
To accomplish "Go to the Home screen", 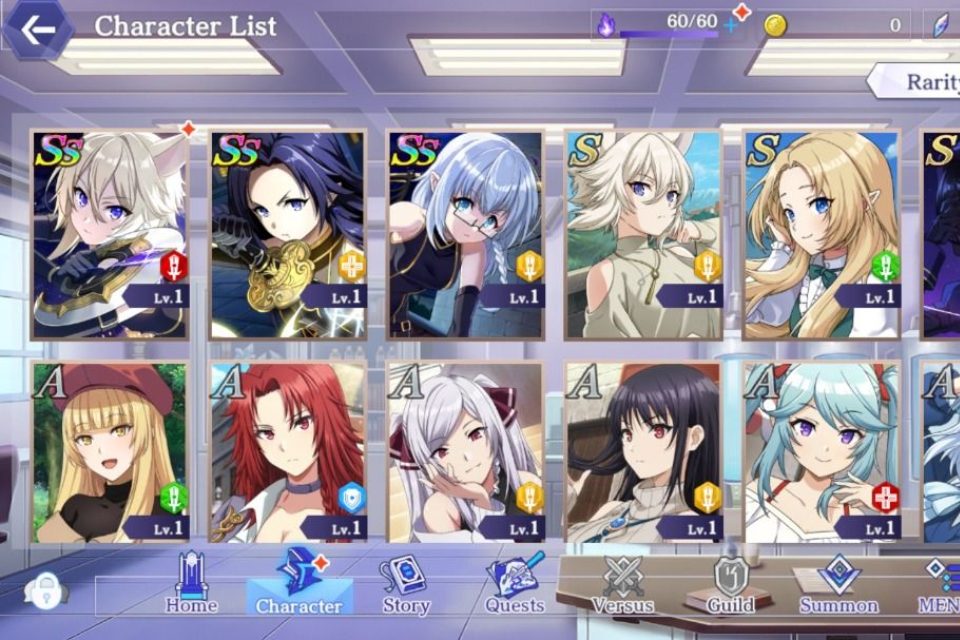I will pyautogui.click(x=191, y=584).
